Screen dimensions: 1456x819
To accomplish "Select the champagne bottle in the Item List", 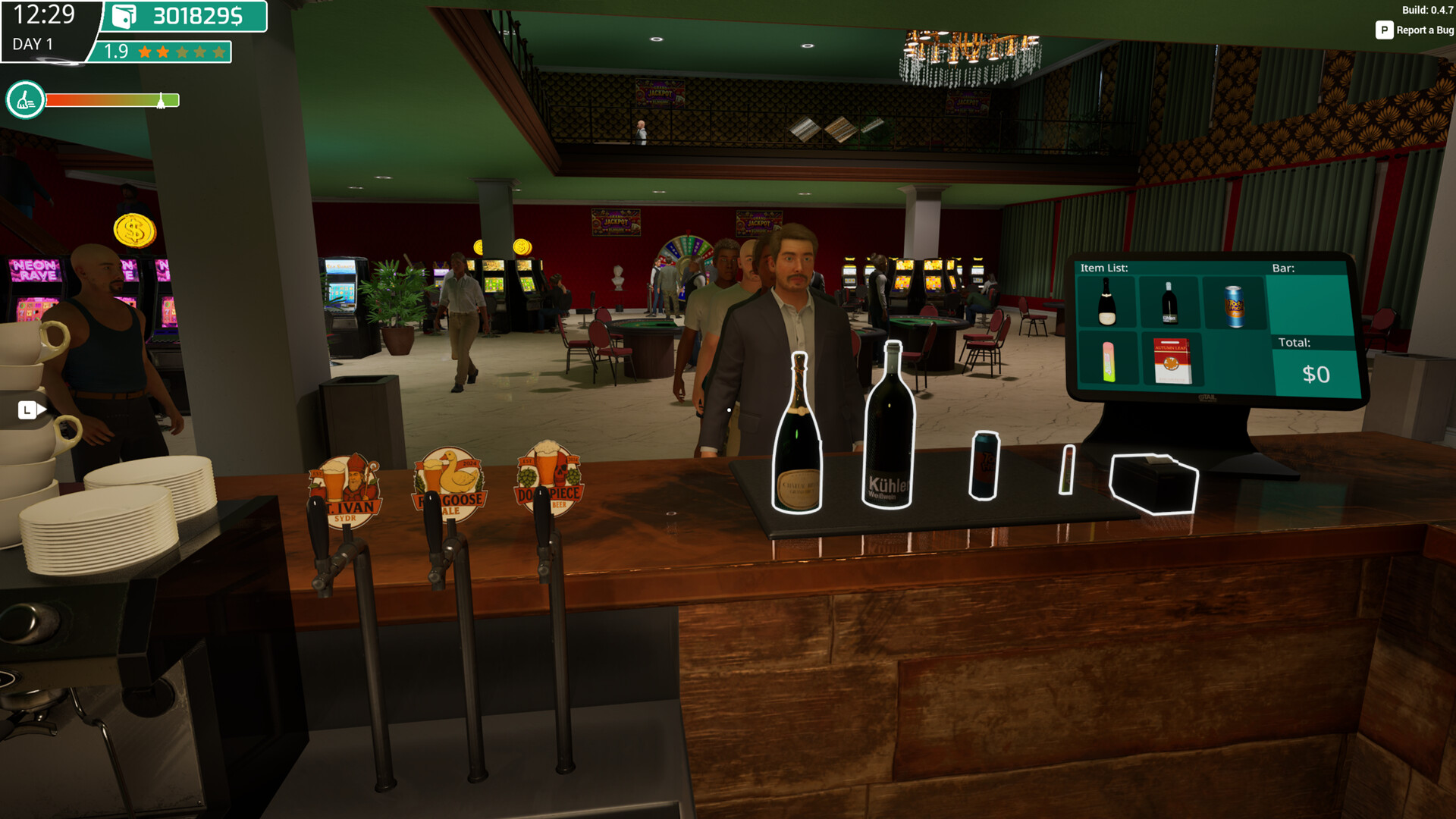I will (1107, 303).
